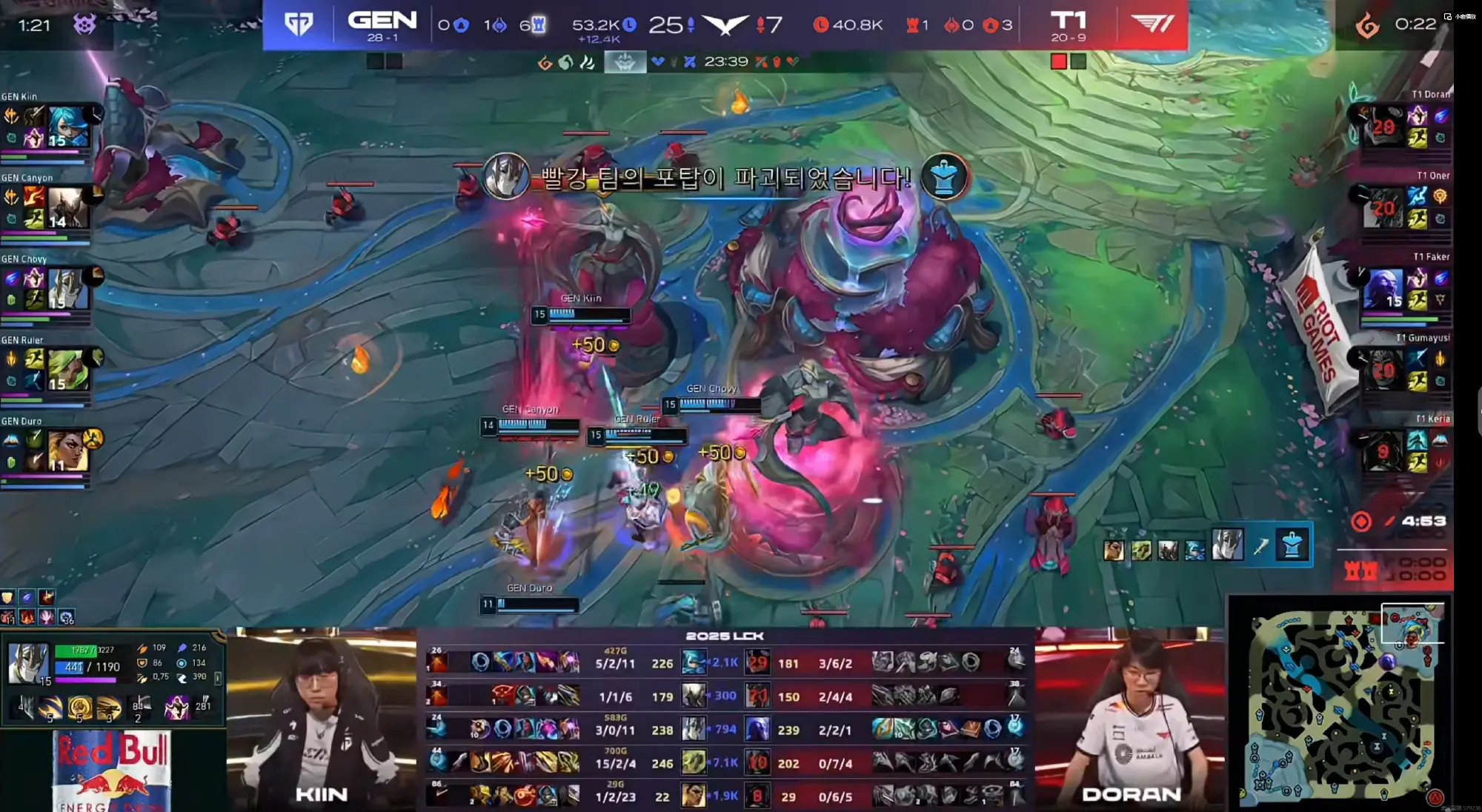Select T1 Doran's champion portrait
Viewport: 1482px width, 812px height.
pos(1383,127)
